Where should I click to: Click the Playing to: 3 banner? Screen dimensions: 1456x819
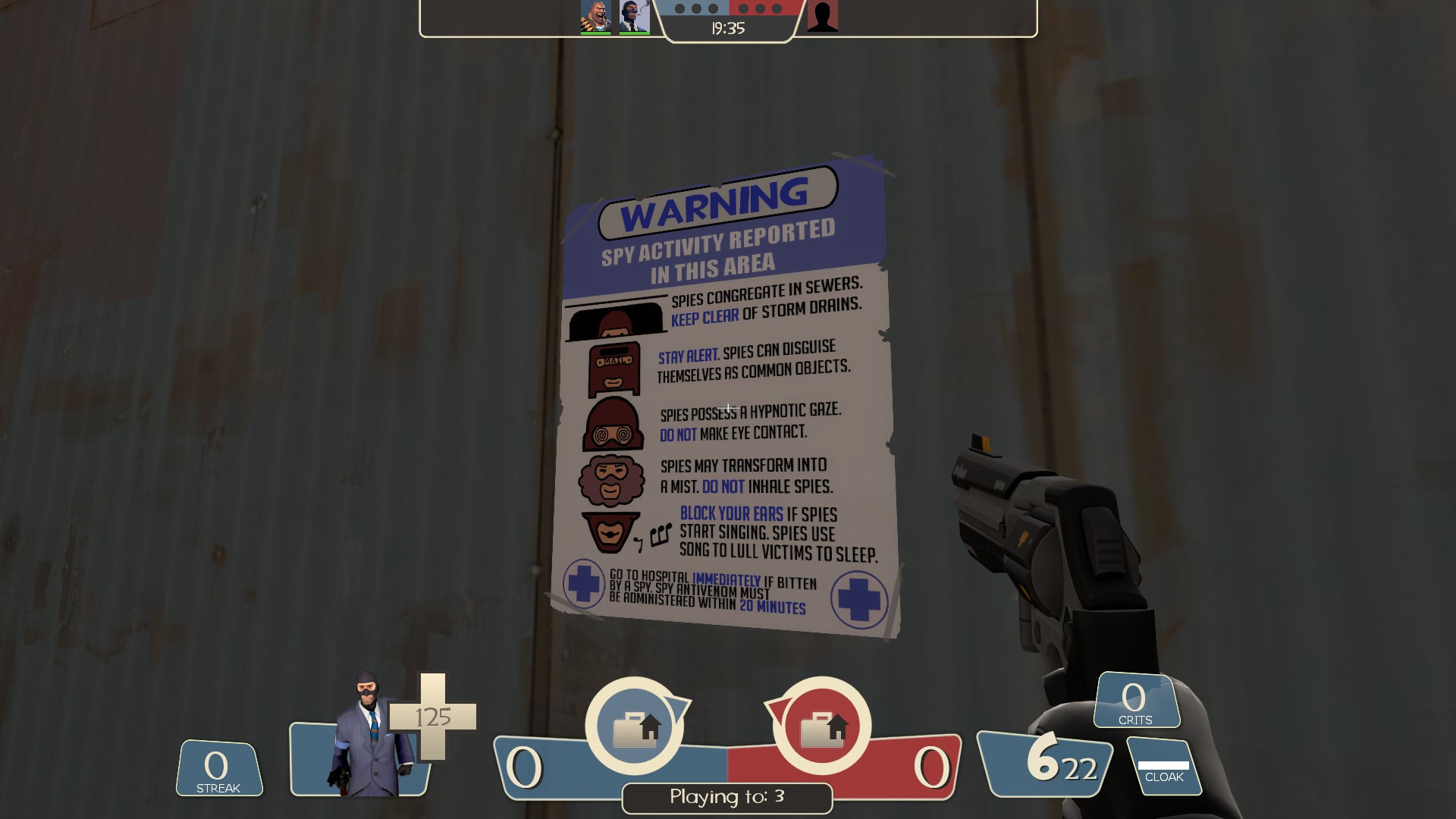[x=726, y=798]
